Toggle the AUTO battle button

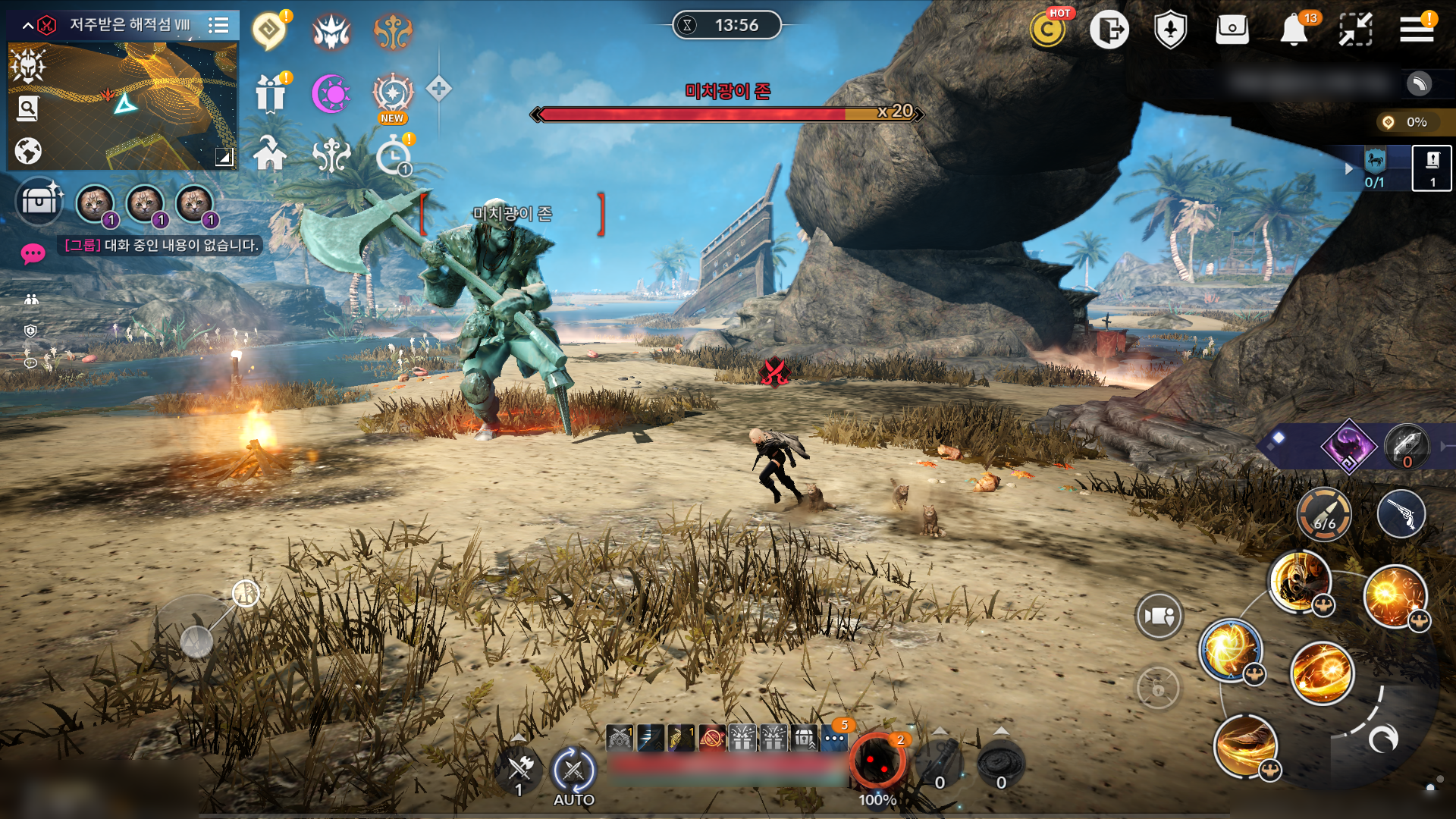pyautogui.click(x=573, y=773)
